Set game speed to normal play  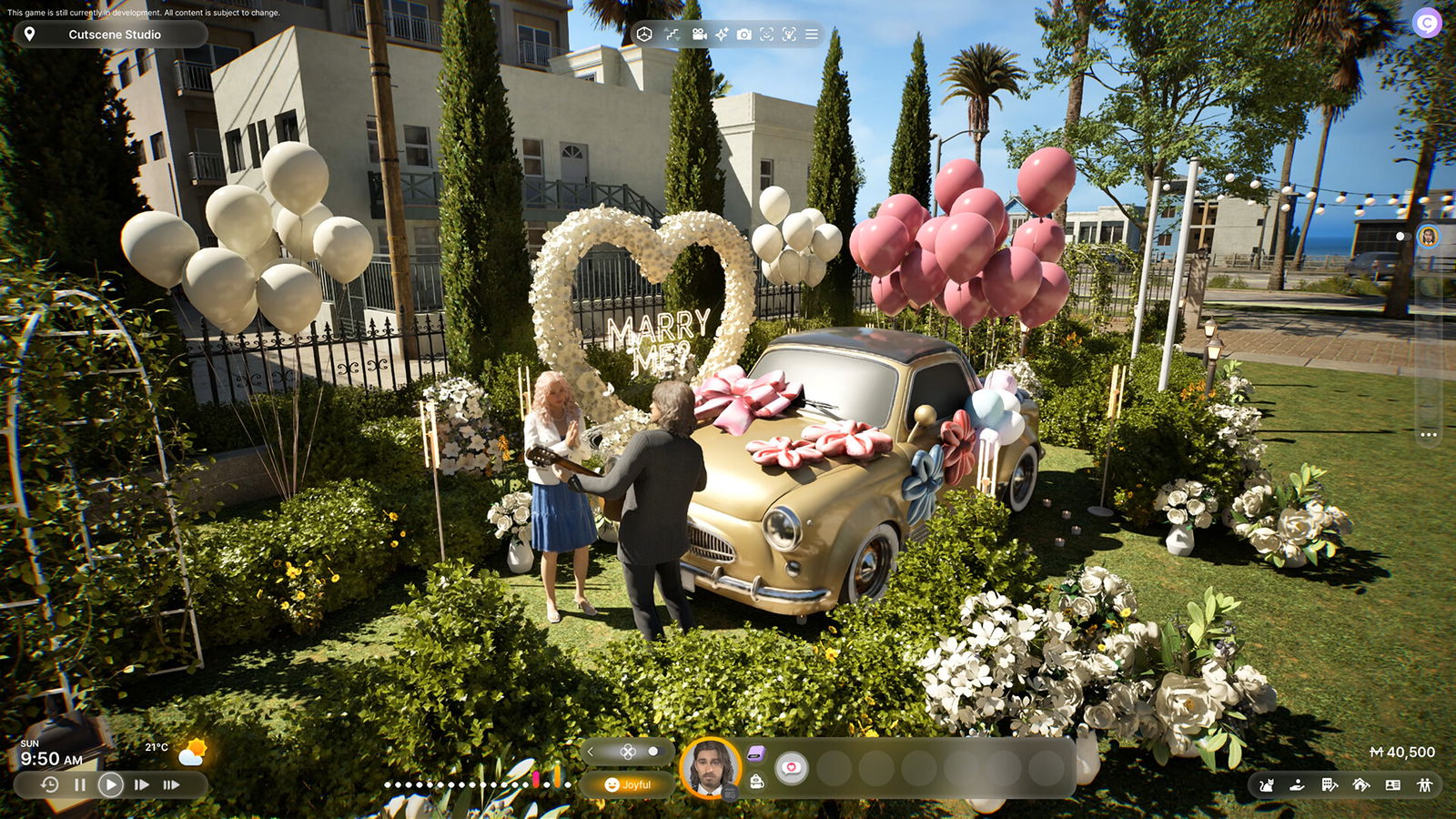pyautogui.click(x=111, y=784)
